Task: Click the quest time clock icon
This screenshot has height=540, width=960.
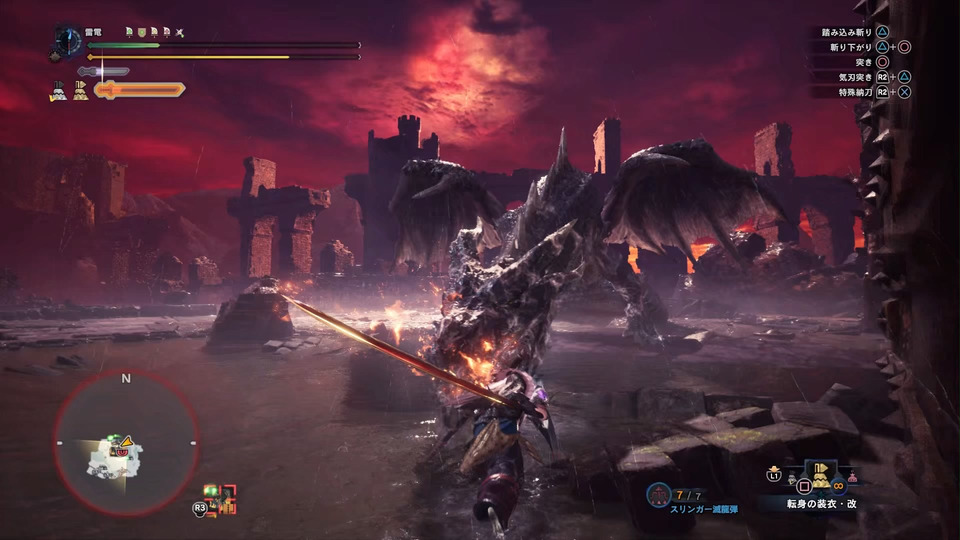Action: 68,40
